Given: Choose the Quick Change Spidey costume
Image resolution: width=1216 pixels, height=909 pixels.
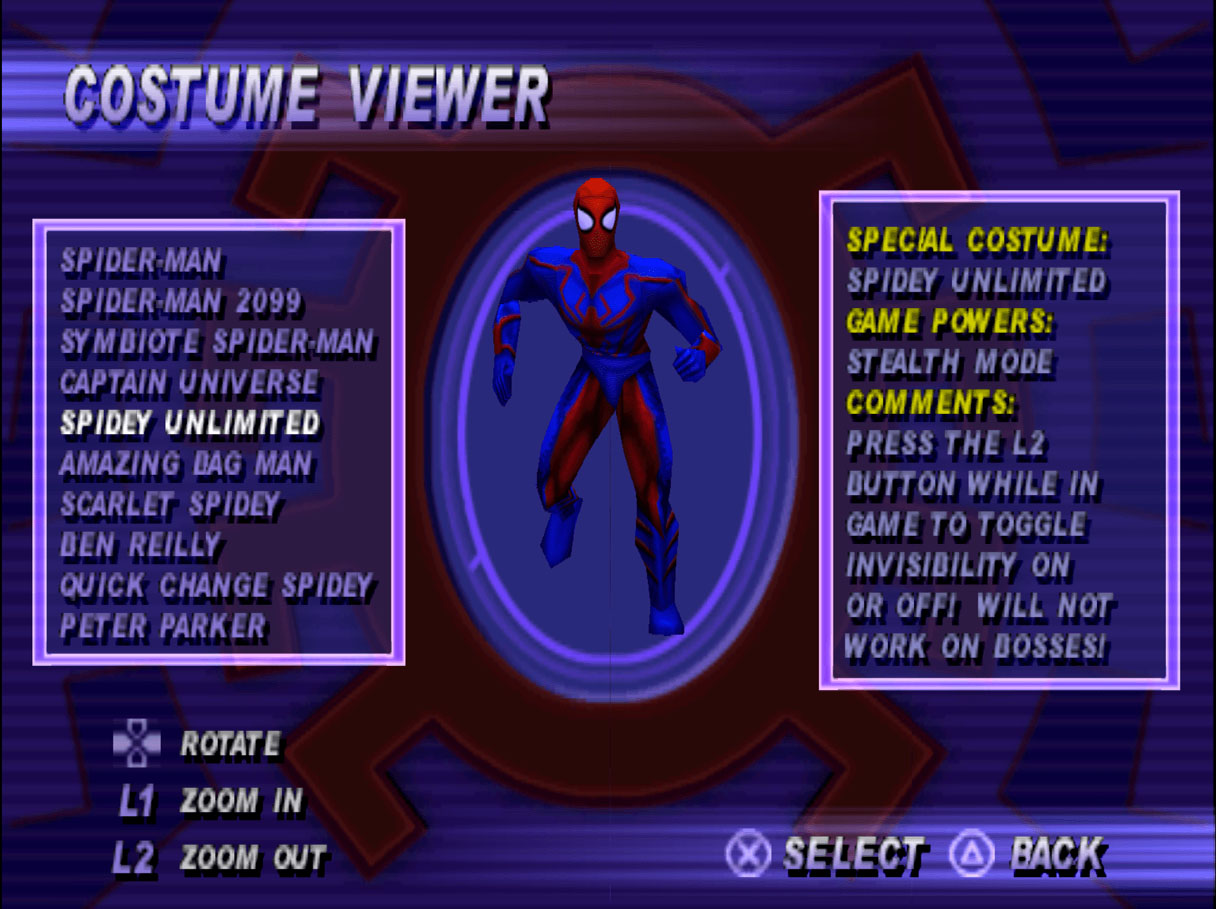Looking at the screenshot, I should (216, 586).
